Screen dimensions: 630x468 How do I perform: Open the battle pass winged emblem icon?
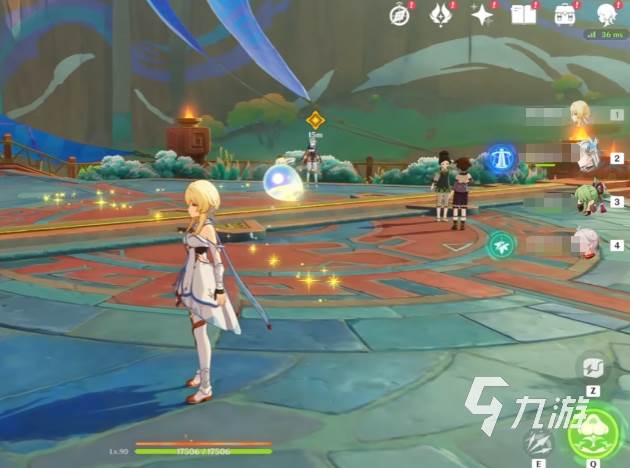tap(441, 15)
